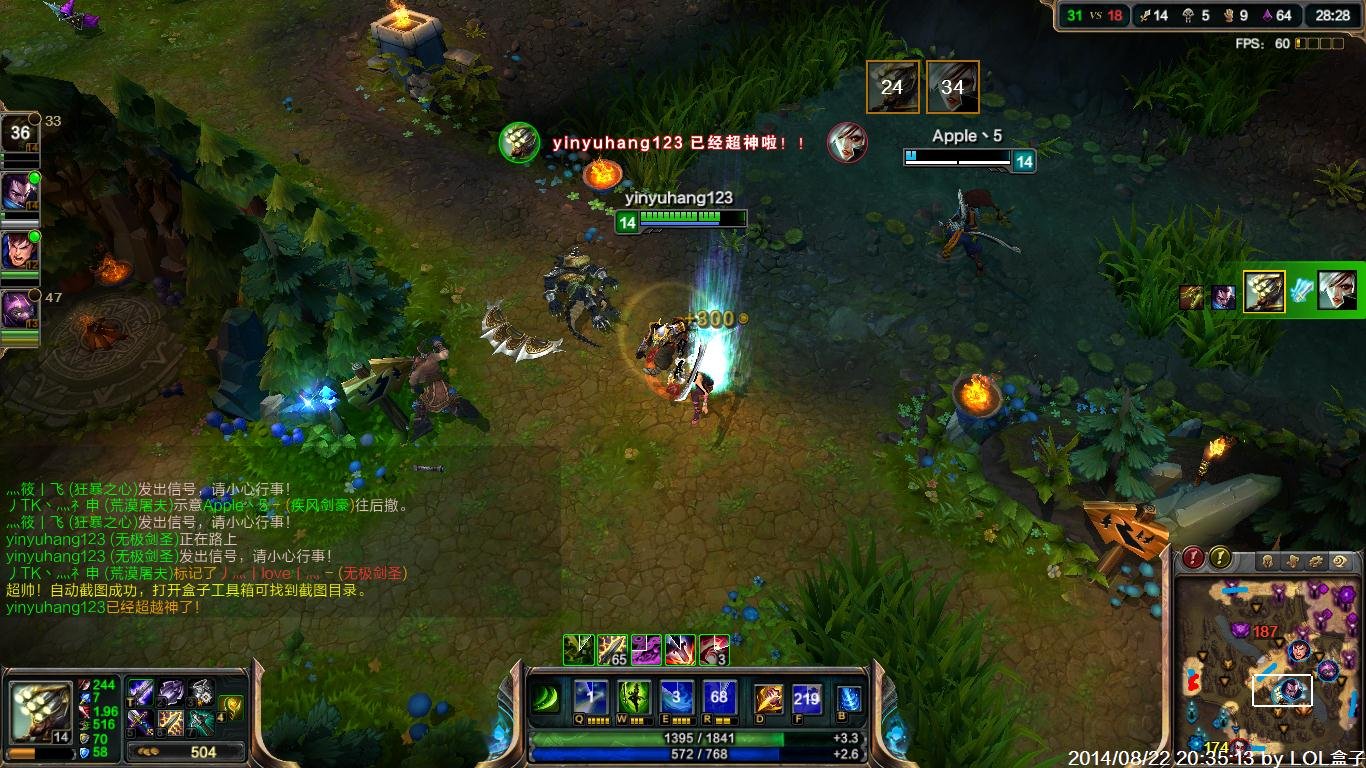Select the champion portrait in bottom-left HUD
The height and width of the screenshot is (768, 1366).
tap(41, 710)
